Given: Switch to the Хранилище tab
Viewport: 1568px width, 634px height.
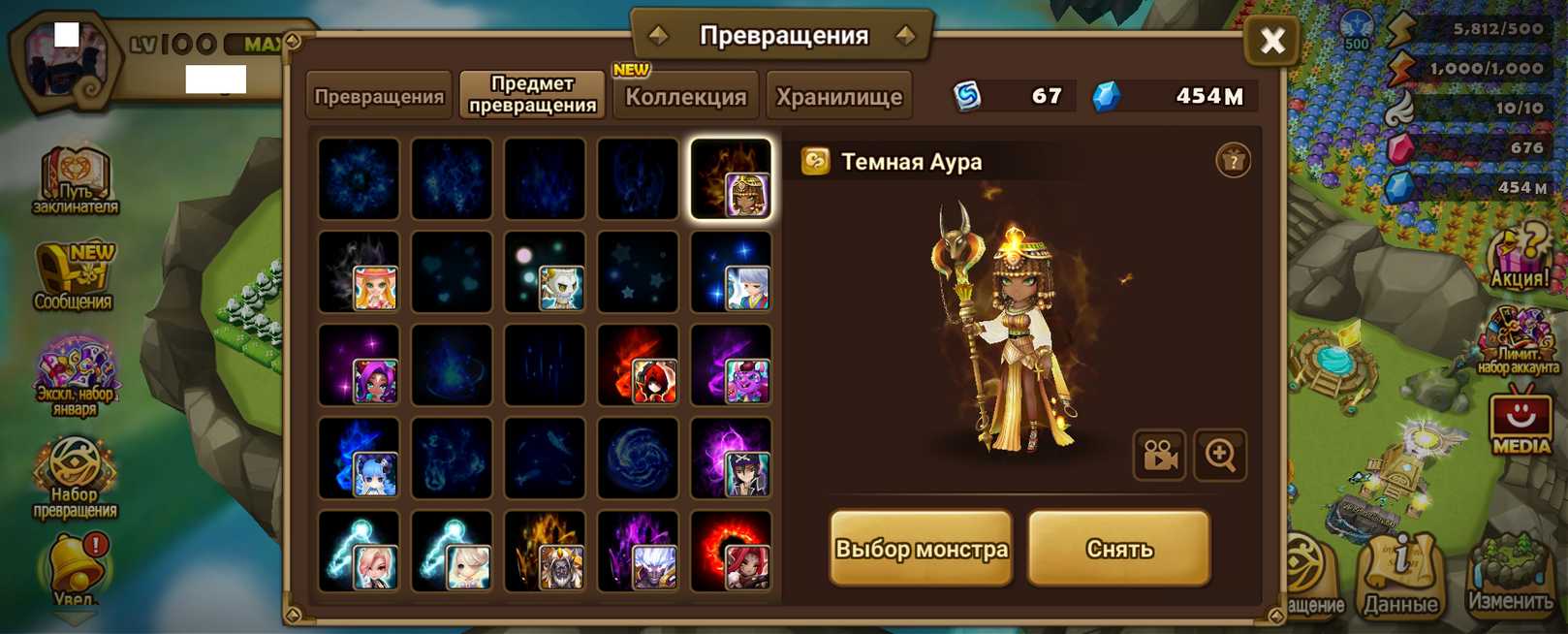Looking at the screenshot, I should tap(838, 96).
